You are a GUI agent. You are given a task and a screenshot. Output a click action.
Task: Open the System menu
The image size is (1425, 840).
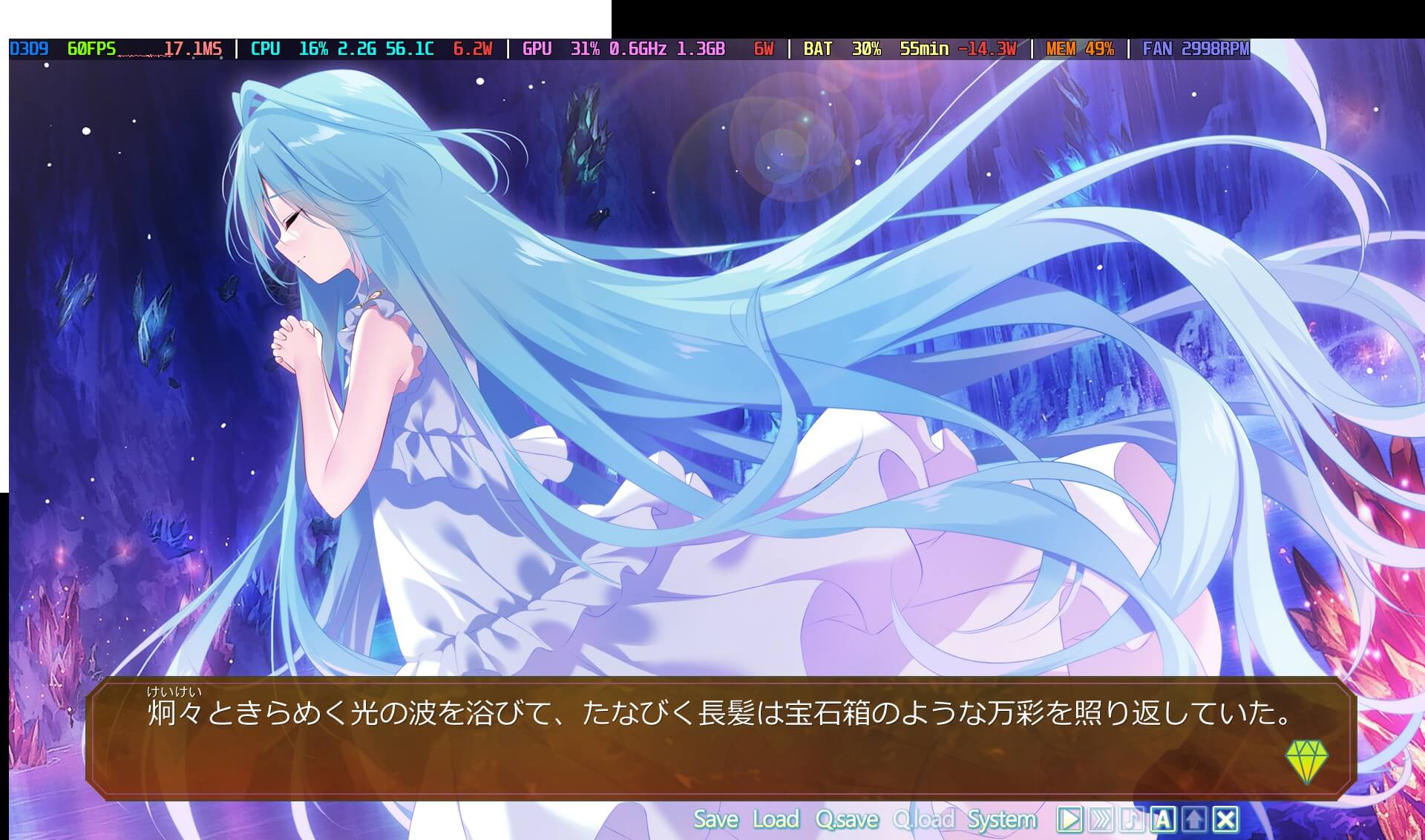point(1002,819)
